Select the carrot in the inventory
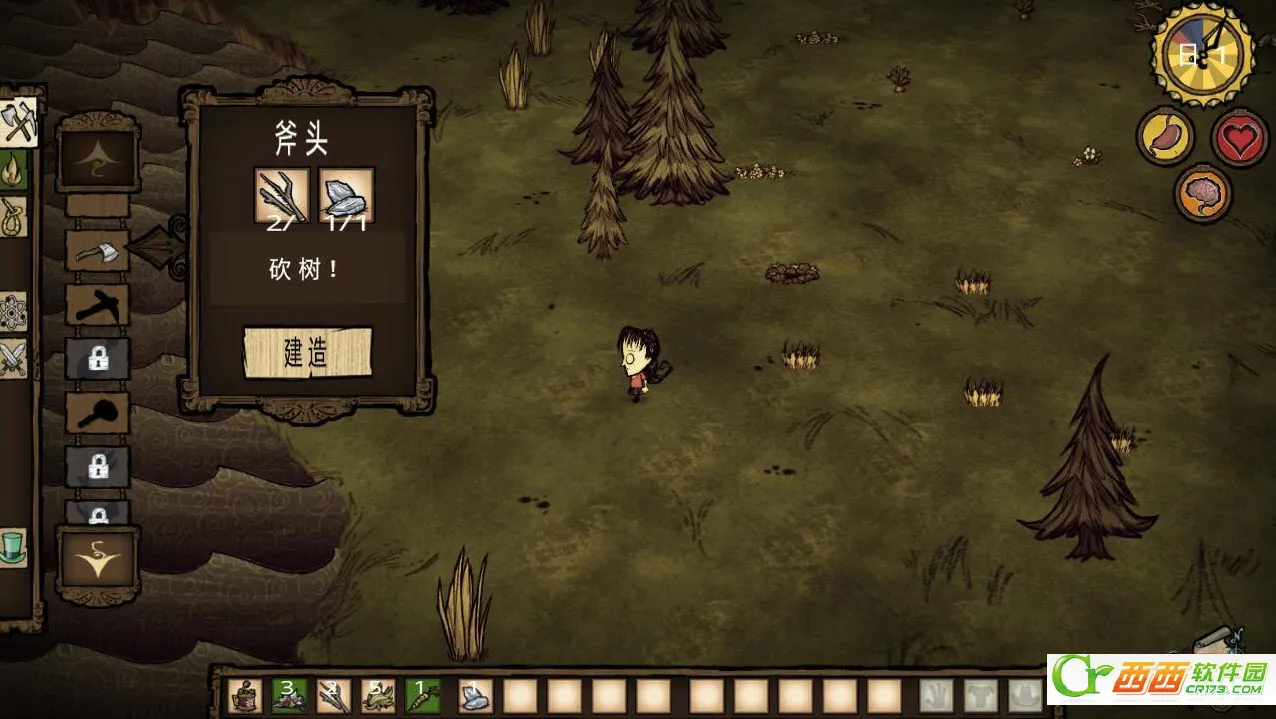This screenshot has width=1276, height=719. coord(421,695)
